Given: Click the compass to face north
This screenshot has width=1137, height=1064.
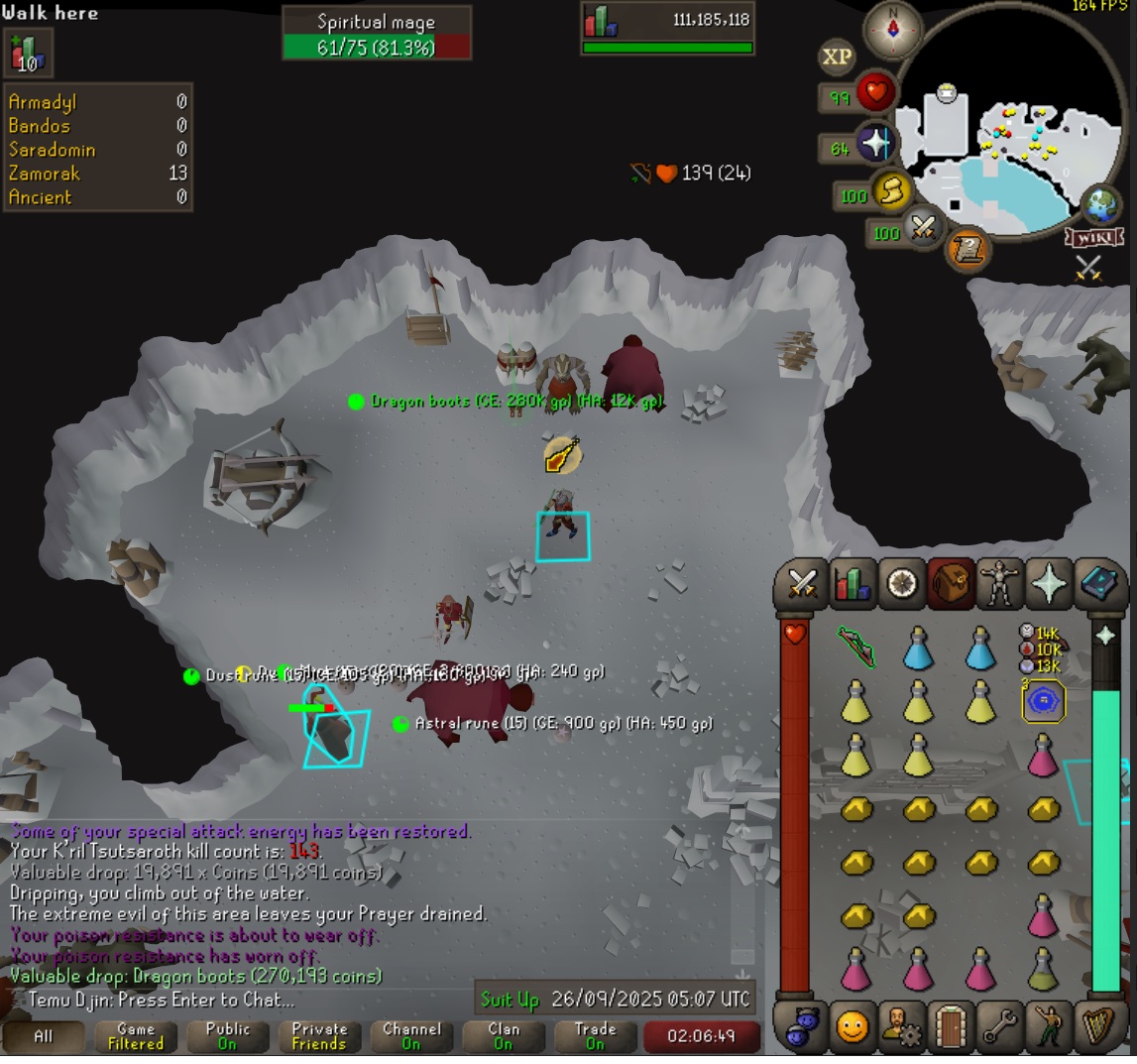Looking at the screenshot, I should 893,31.
